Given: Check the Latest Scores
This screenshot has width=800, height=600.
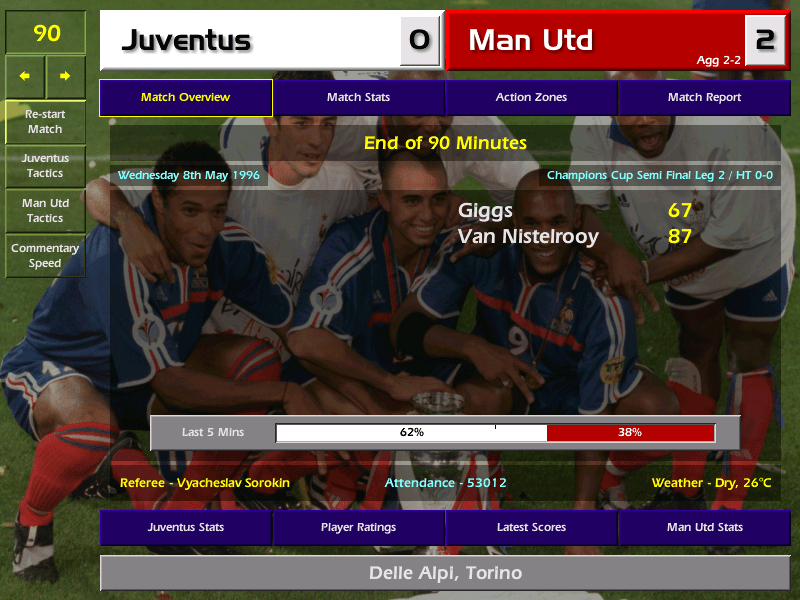Looking at the screenshot, I should click(x=531, y=528).
